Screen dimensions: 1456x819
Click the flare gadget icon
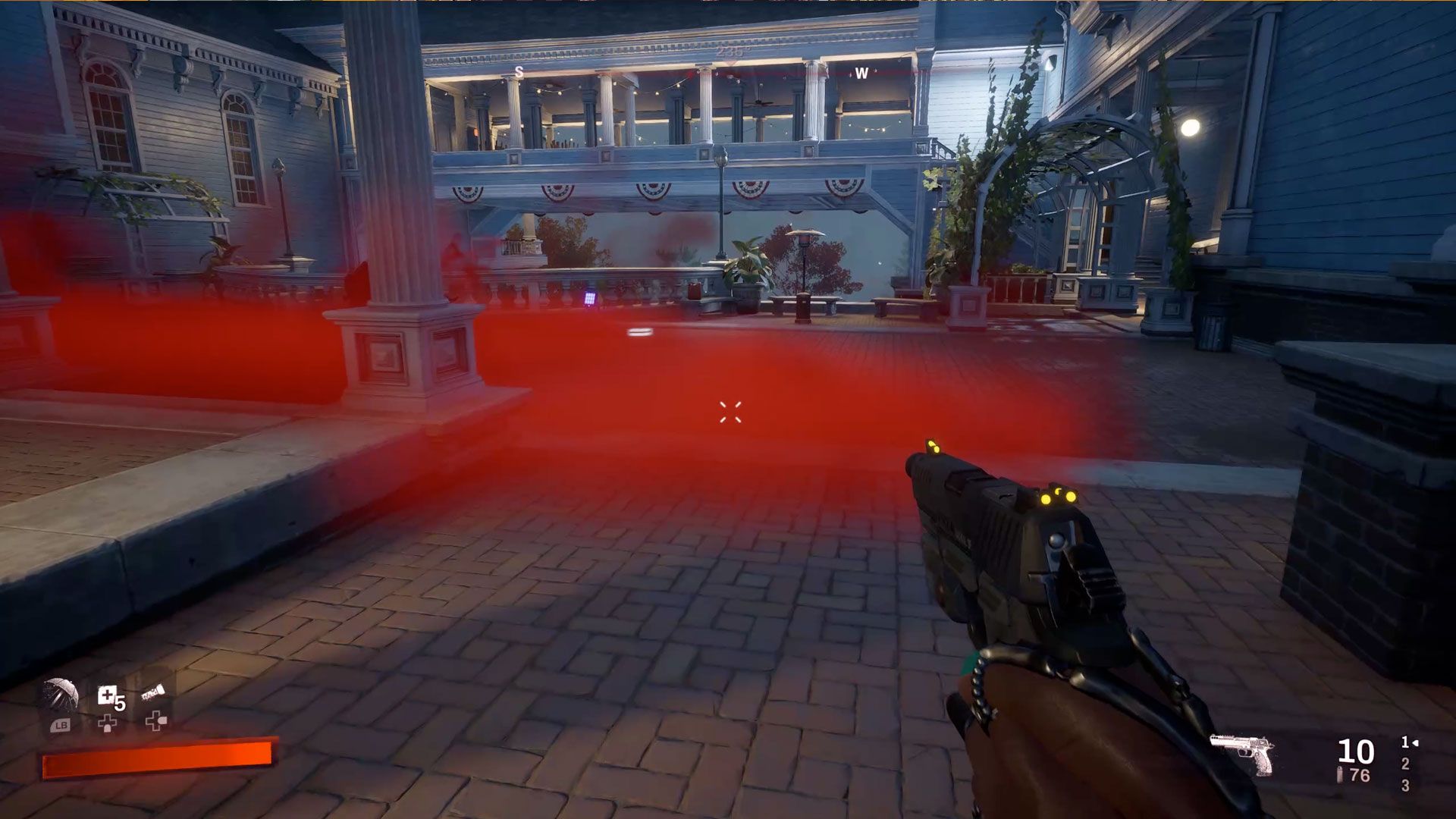coord(153,692)
